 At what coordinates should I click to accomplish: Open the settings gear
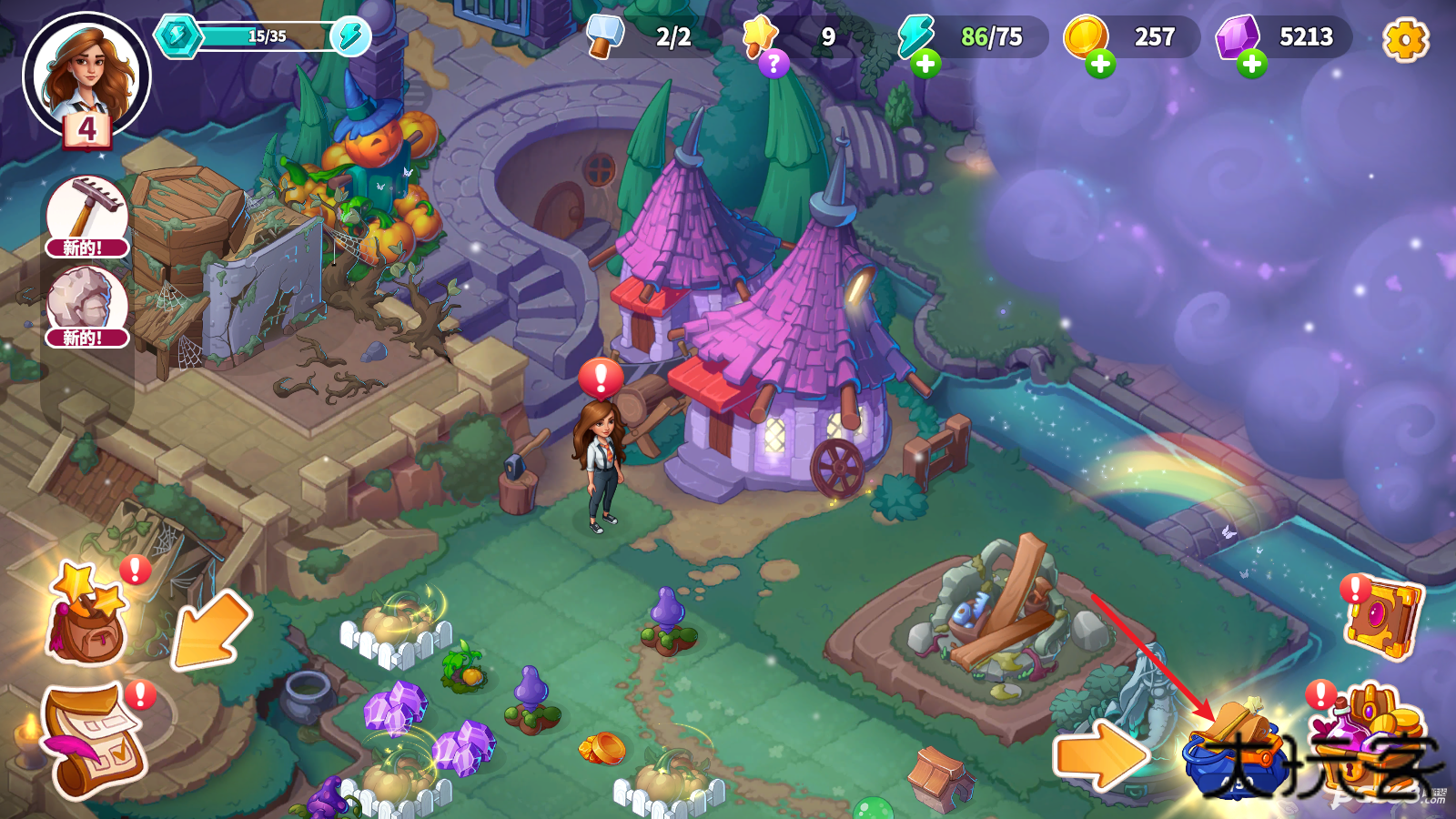[x=1405, y=39]
